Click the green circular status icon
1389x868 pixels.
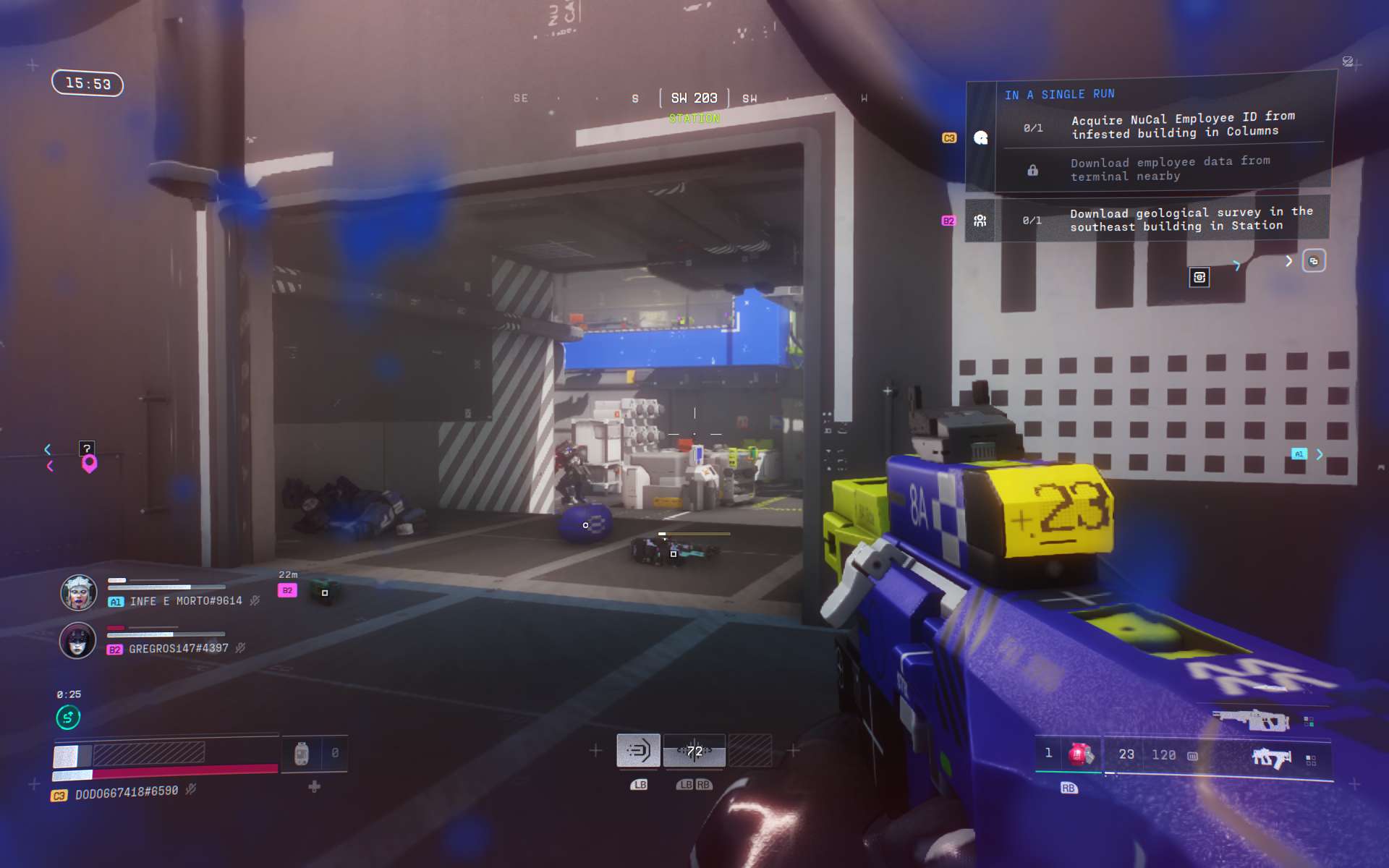(x=68, y=718)
